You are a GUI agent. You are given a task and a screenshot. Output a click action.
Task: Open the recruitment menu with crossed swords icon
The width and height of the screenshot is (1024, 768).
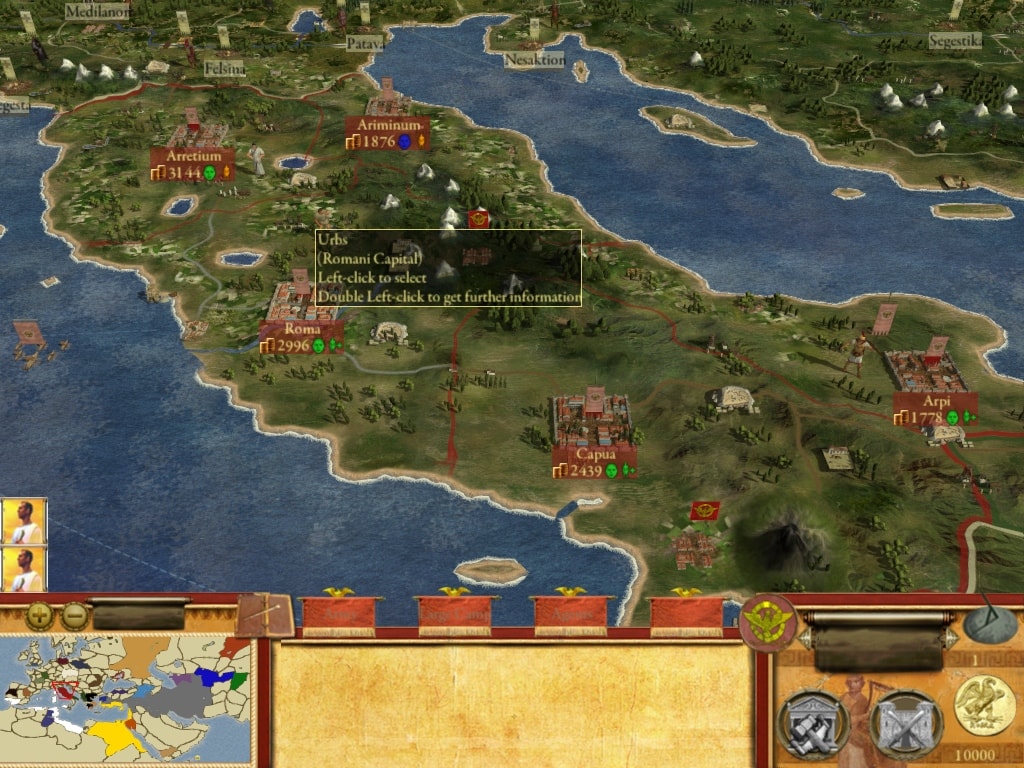pyautogui.click(x=905, y=724)
